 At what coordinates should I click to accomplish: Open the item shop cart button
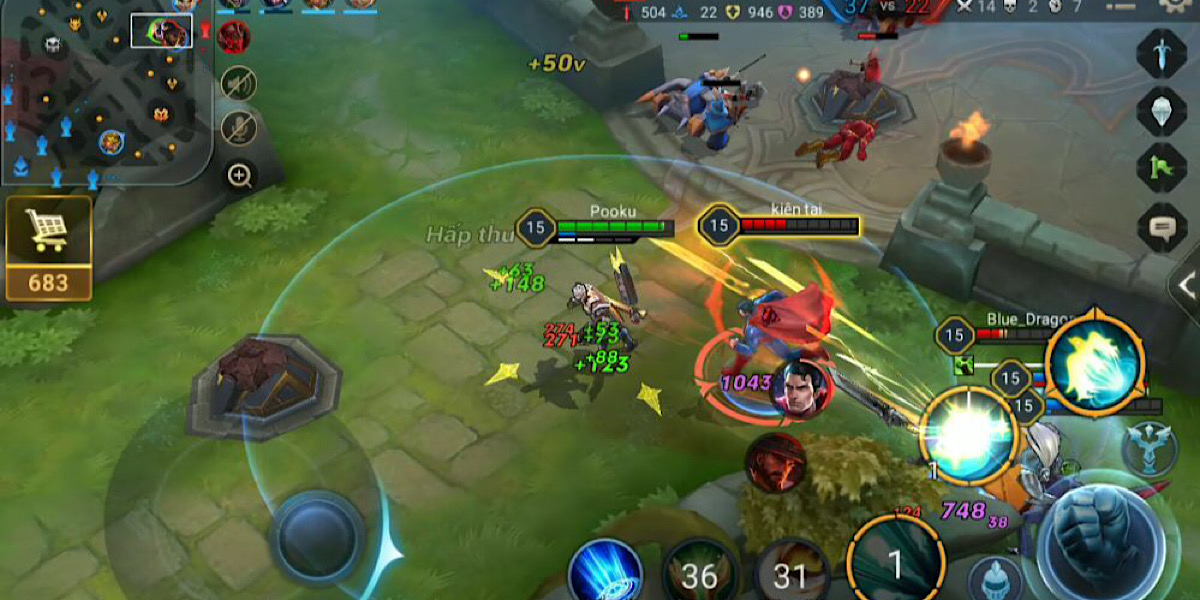pyautogui.click(x=48, y=248)
